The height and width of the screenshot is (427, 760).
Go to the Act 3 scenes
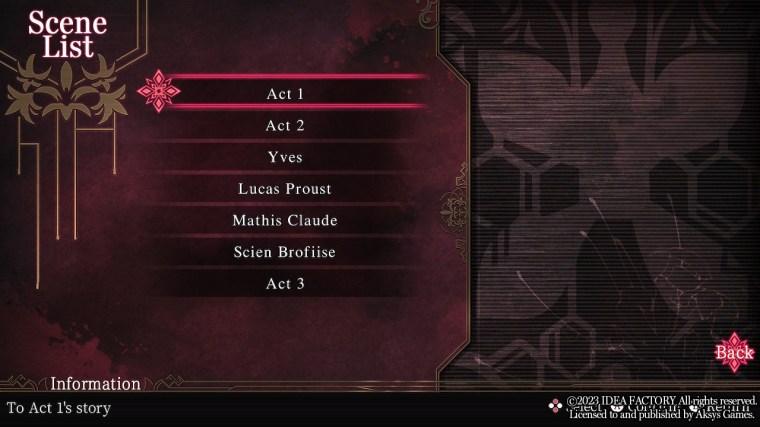pyautogui.click(x=285, y=284)
